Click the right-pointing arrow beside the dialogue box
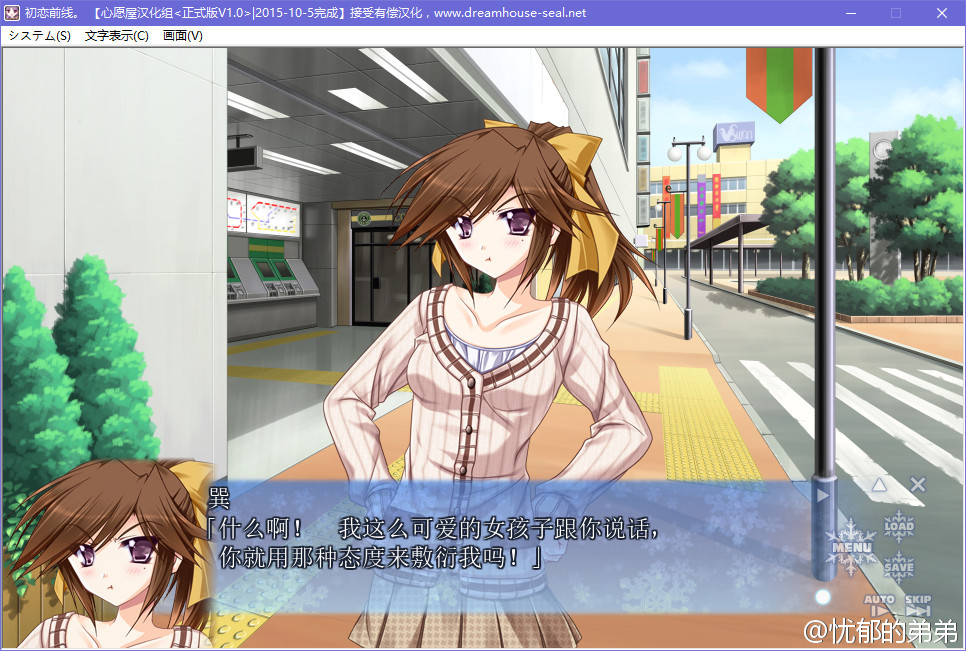The width and height of the screenshot is (966, 651). [823, 494]
